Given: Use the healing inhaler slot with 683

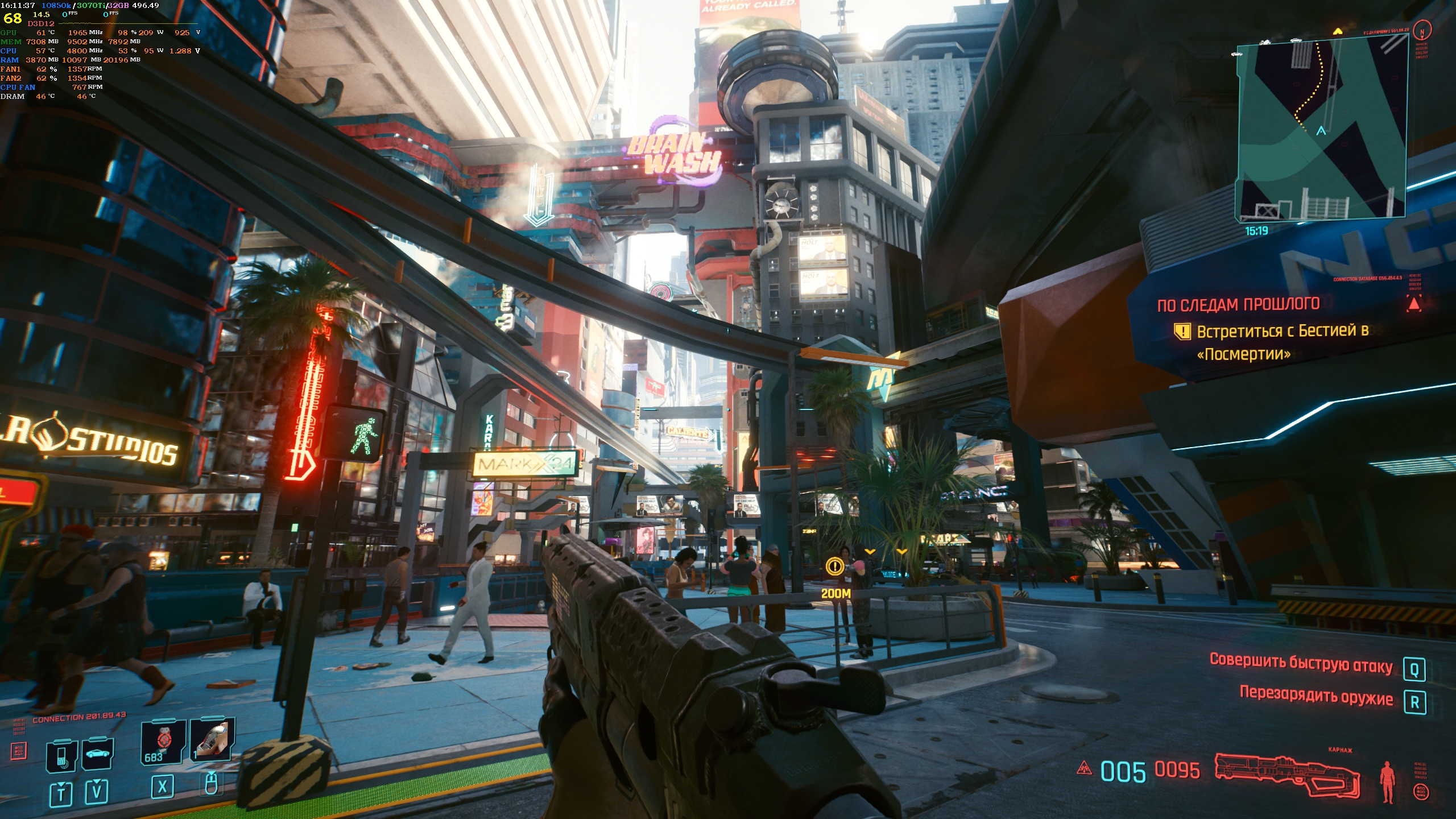Looking at the screenshot, I should pyautogui.click(x=163, y=741).
